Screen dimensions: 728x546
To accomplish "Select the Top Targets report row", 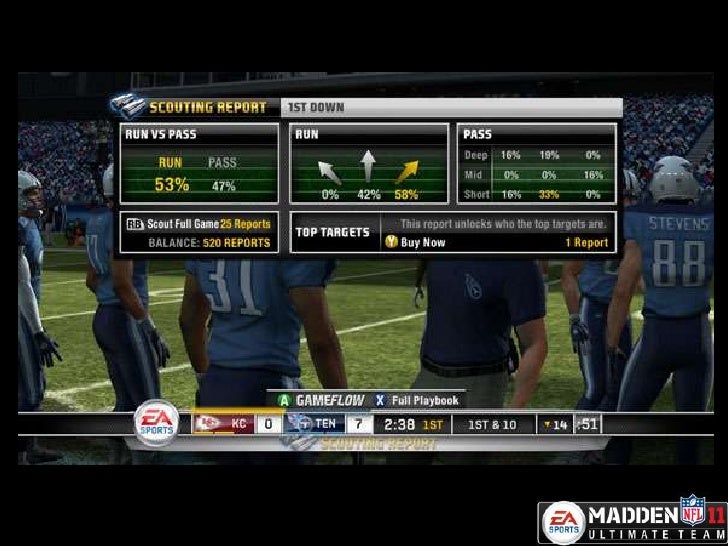I will pos(453,232).
